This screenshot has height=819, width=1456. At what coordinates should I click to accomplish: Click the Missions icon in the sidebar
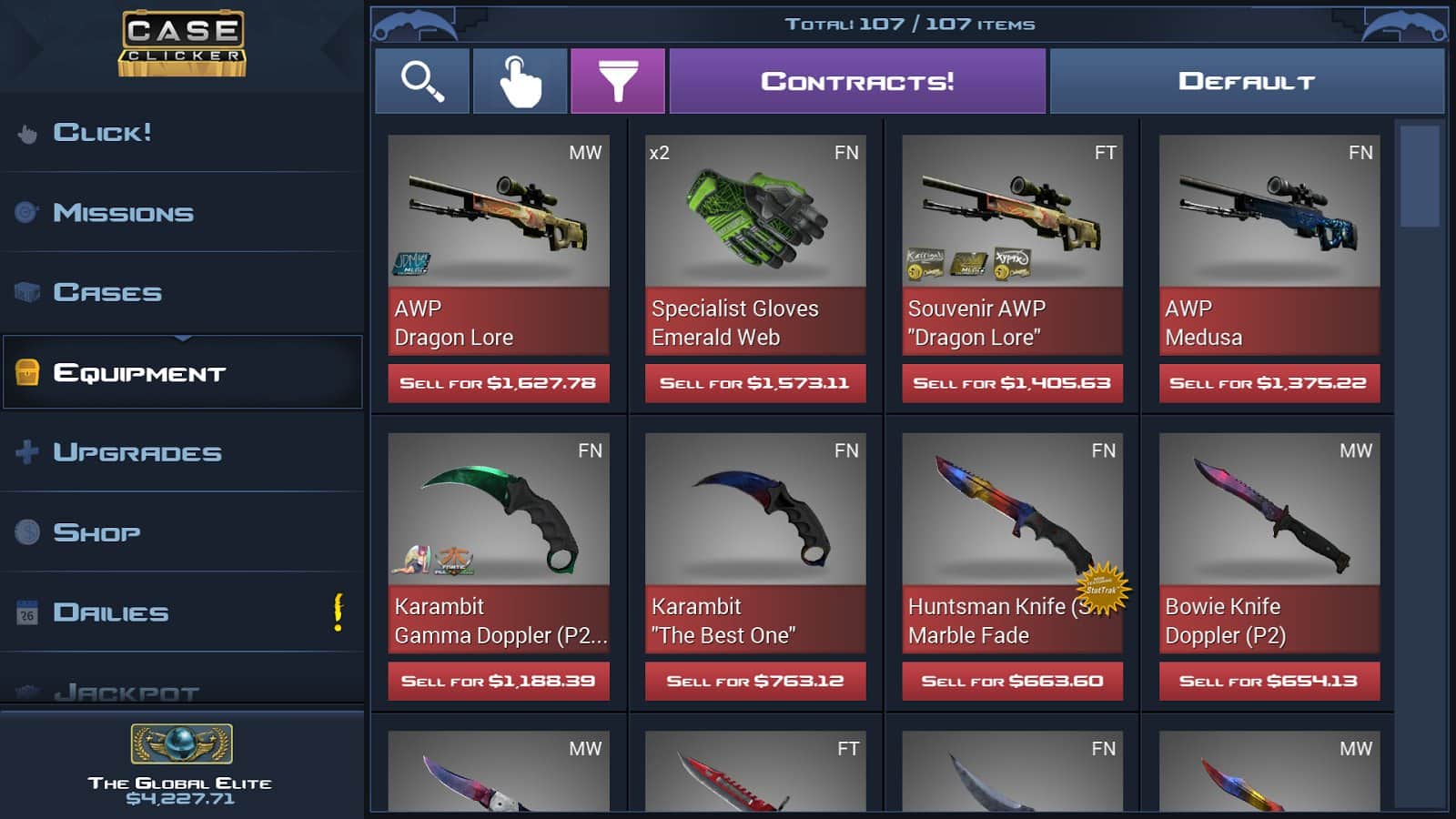point(27,211)
